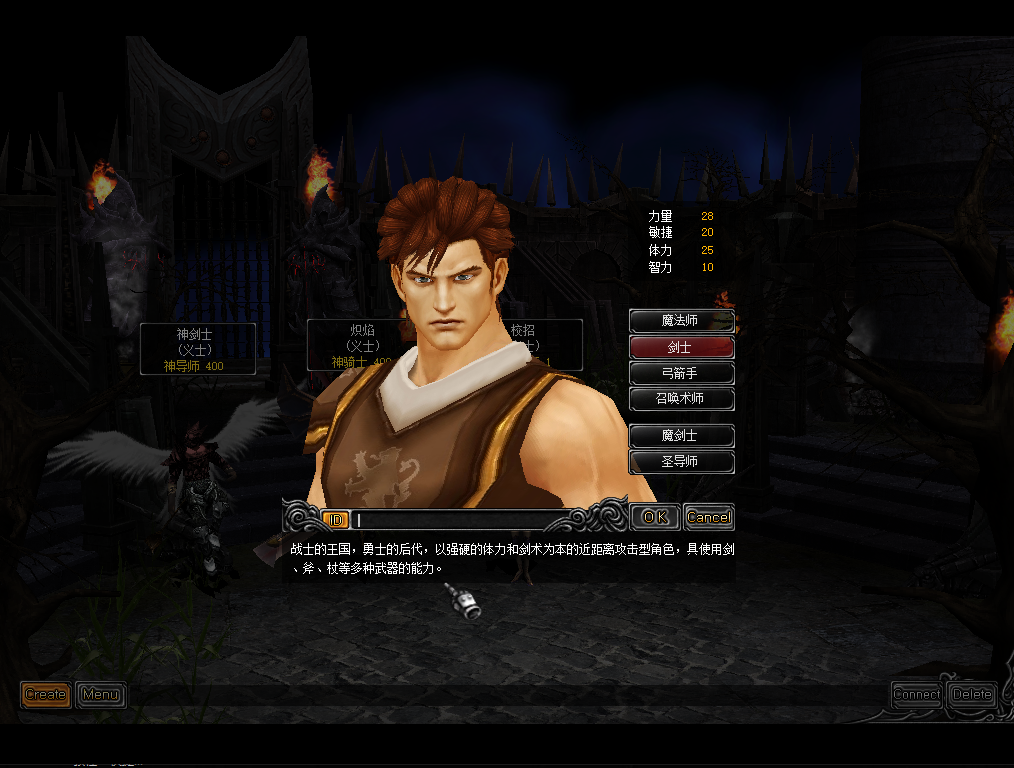Confirm character creation with OK
Screen dimensions: 1014x768
coord(655,517)
